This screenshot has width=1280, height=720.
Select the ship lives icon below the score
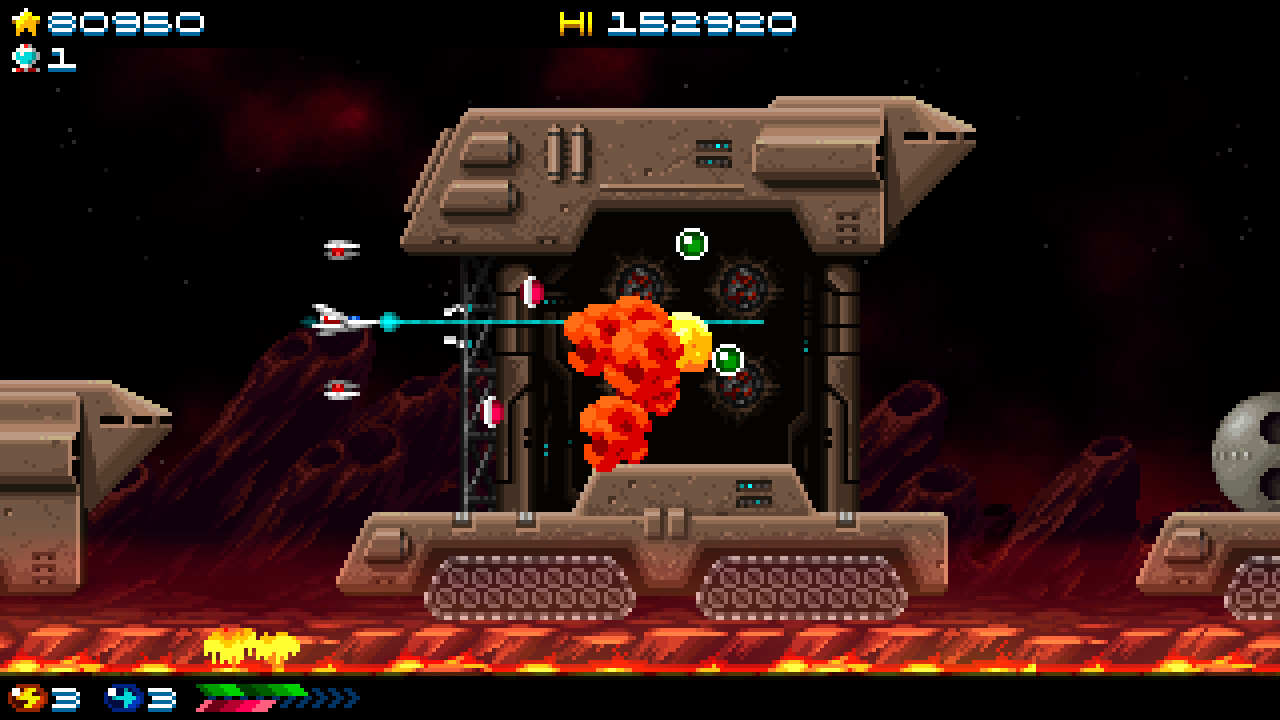point(27,59)
